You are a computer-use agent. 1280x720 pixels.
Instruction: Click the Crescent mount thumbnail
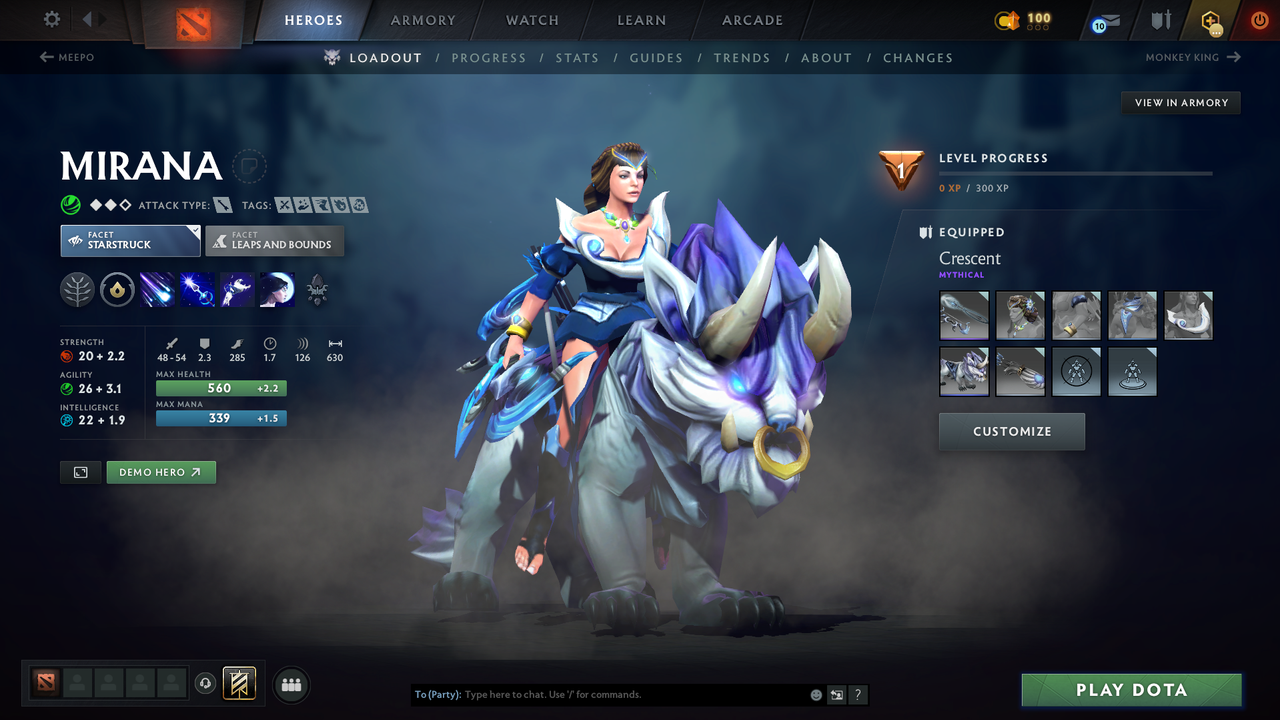click(964, 370)
